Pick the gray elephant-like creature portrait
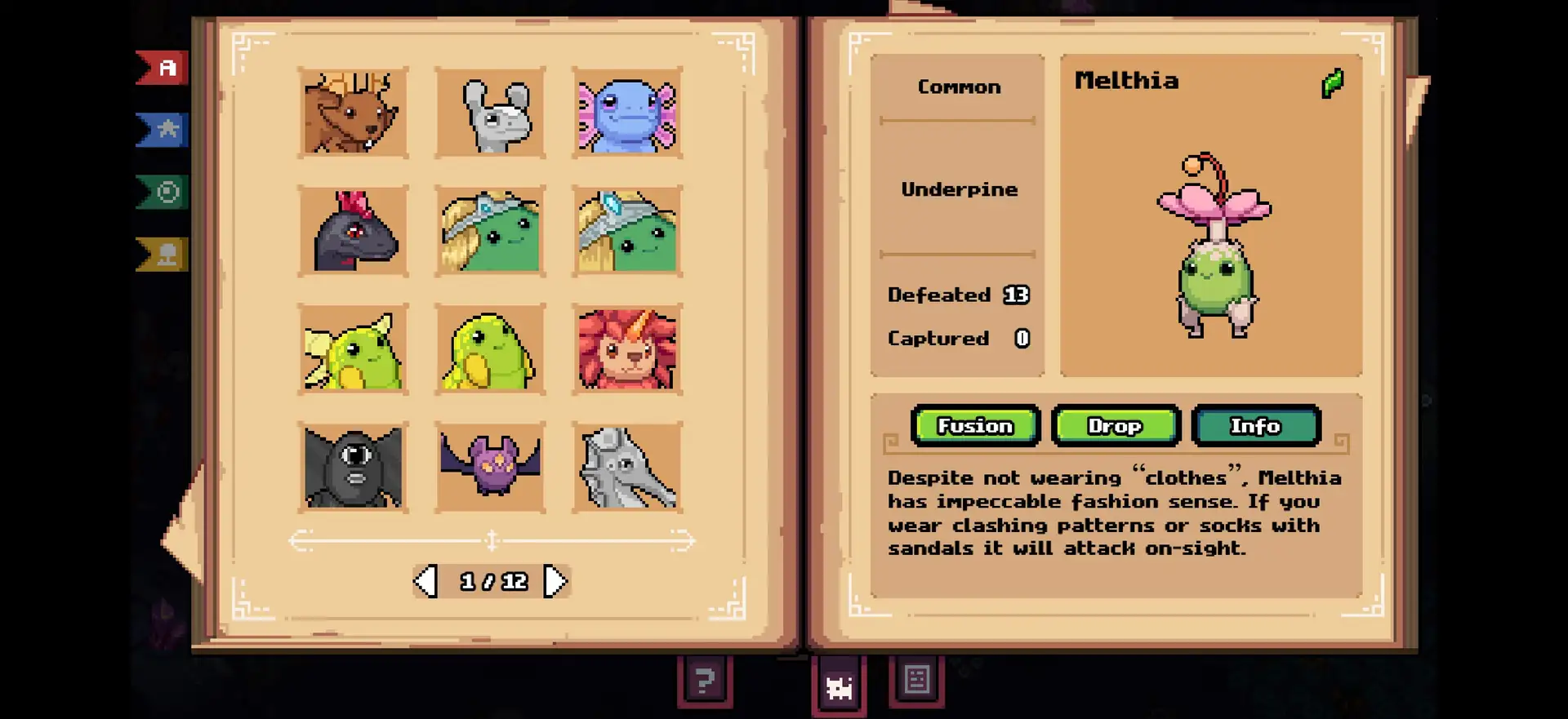Screen dimensions: 1568x719 tap(627, 468)
